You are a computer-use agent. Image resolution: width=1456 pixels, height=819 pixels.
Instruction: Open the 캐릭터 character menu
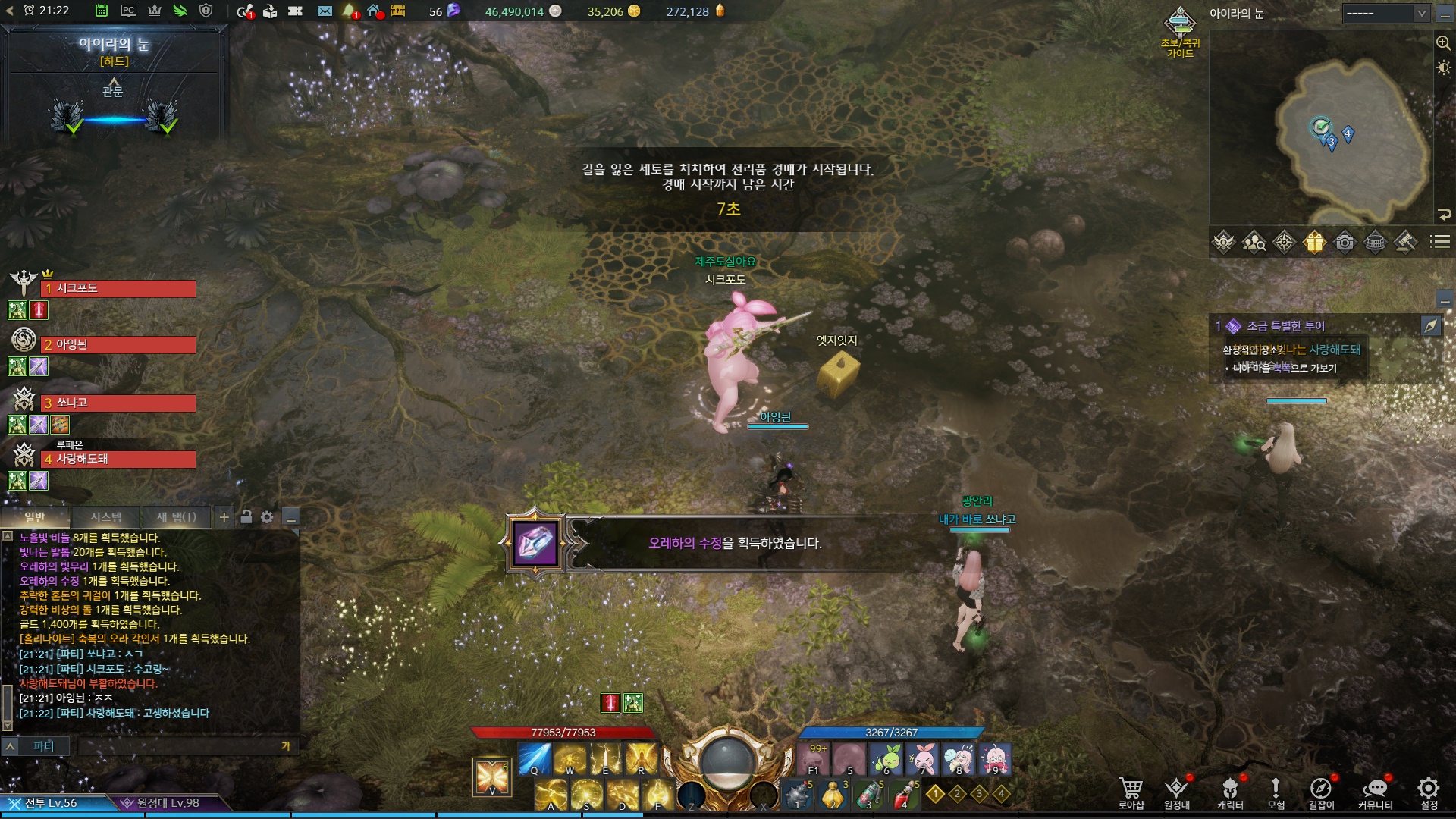point(1230,792)
